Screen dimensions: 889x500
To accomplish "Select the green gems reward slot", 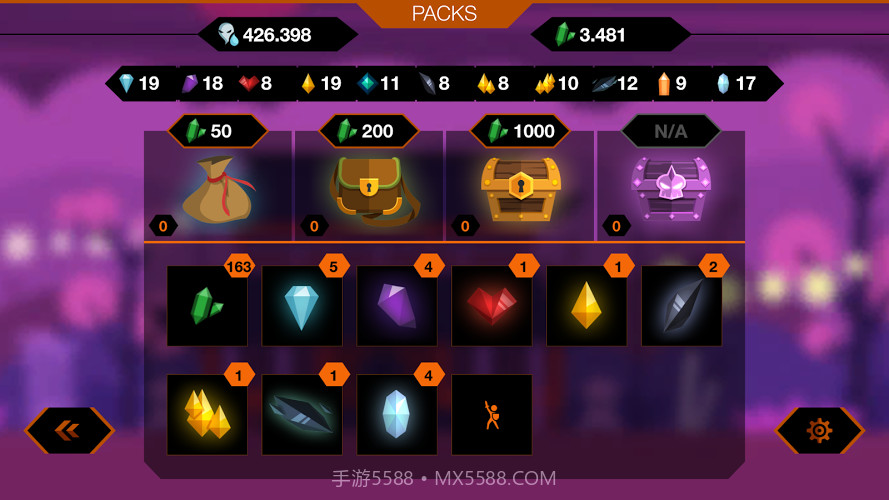I will 207,306.
